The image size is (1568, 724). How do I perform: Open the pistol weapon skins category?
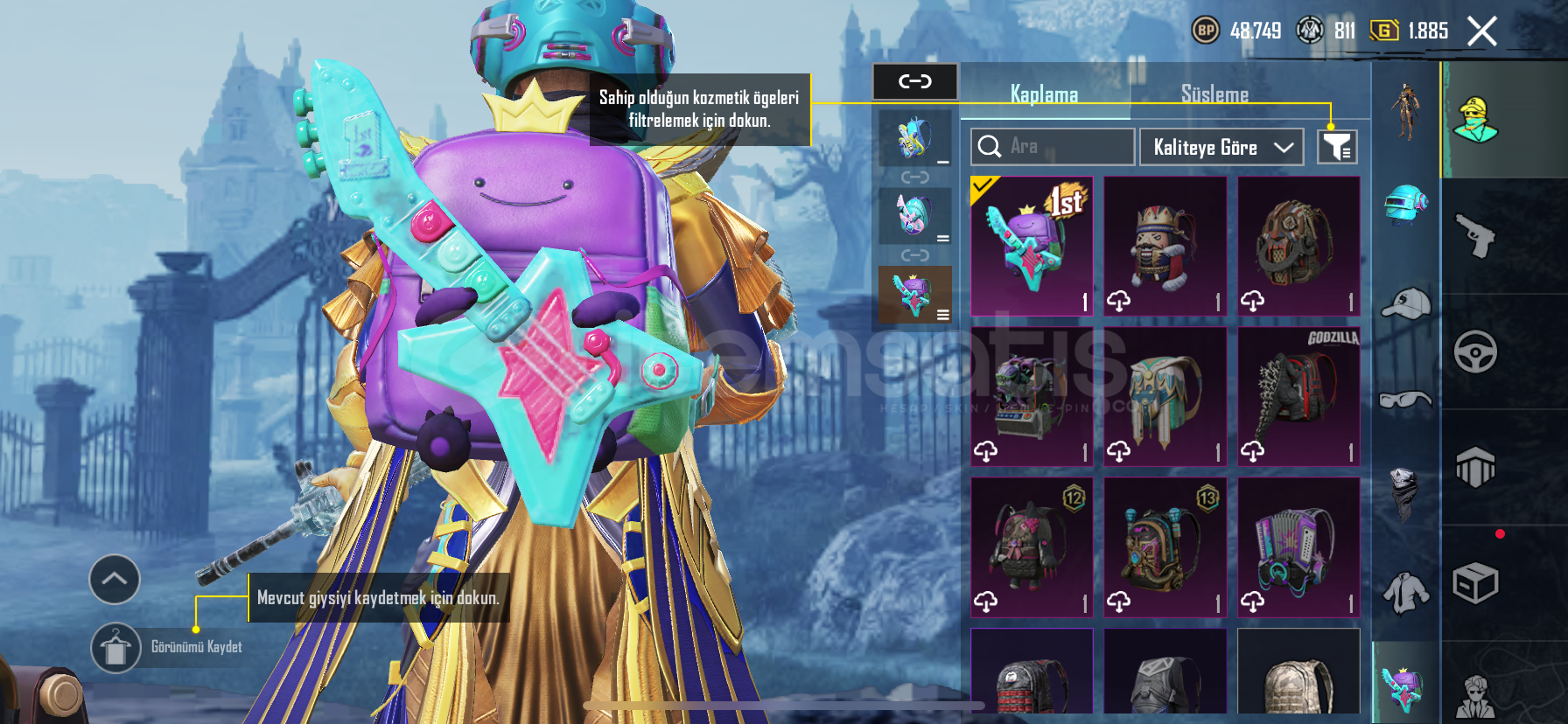(x=1475, y=235)
